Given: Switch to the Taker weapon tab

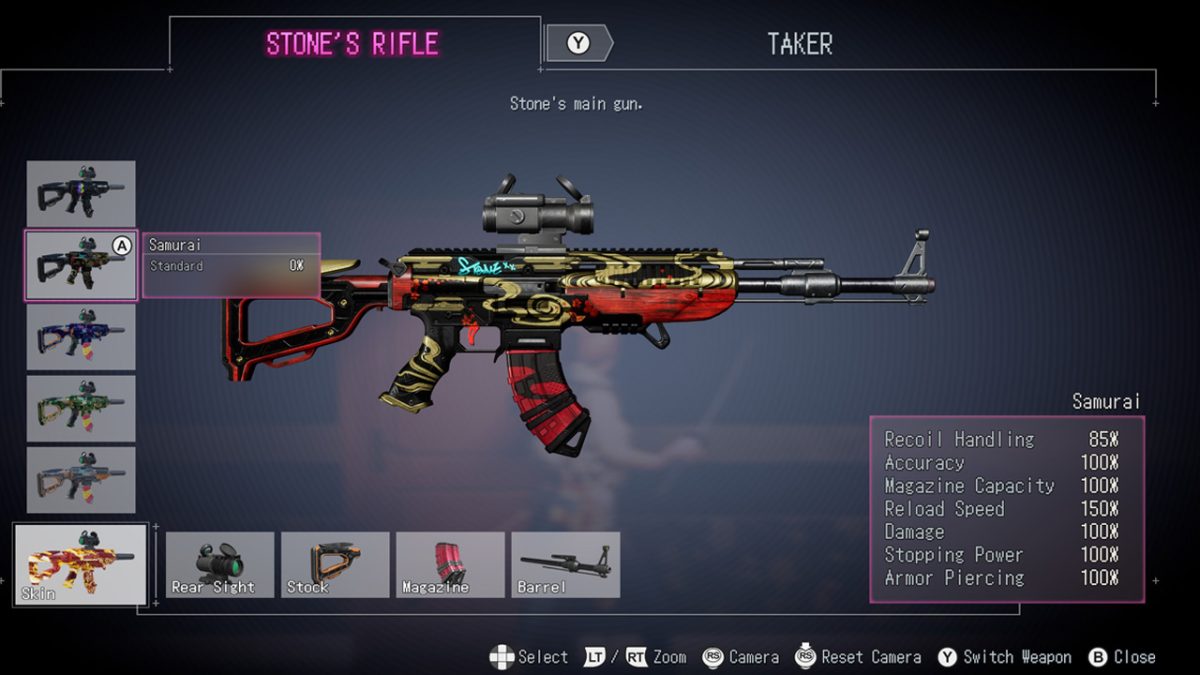Looking at the screenshot, I should pos(798,44).
